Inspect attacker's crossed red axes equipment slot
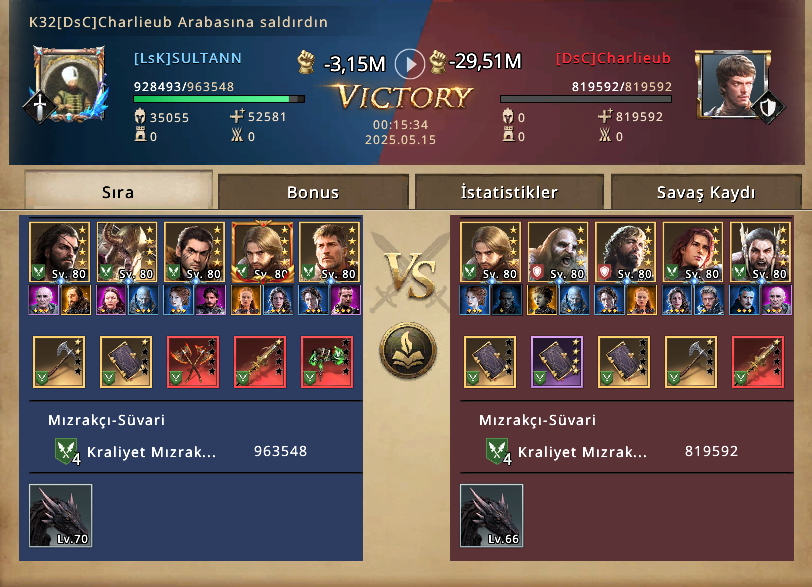 coord(193,361)
